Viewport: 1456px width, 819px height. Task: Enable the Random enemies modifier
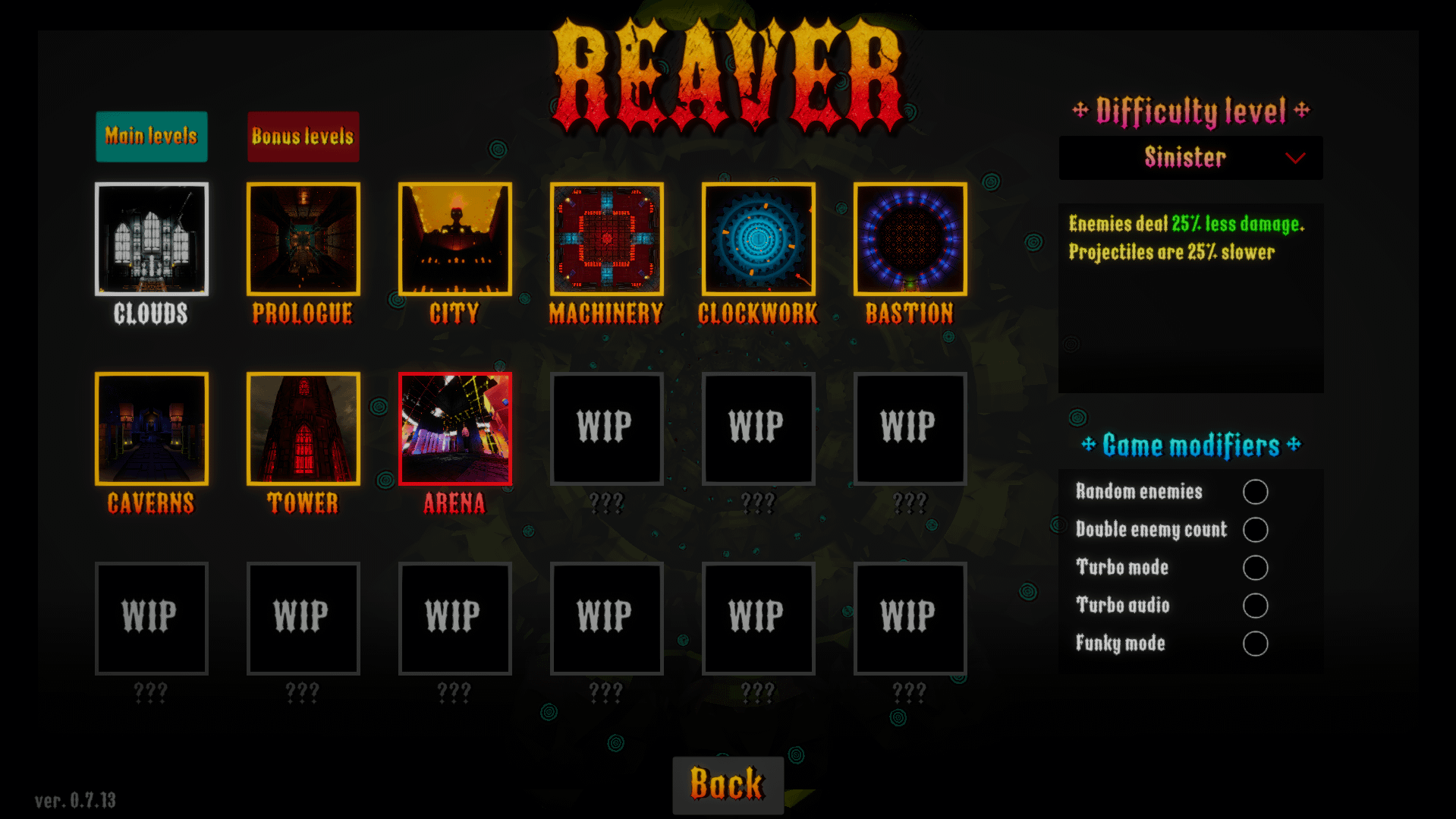point(1255,492)
